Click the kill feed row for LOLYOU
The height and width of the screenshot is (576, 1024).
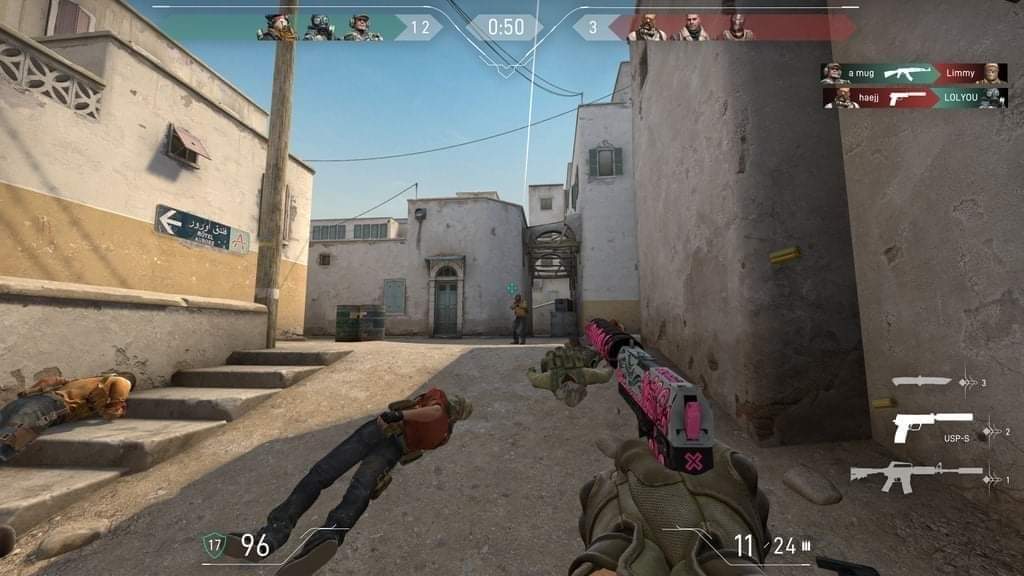[x=914, y=98]
